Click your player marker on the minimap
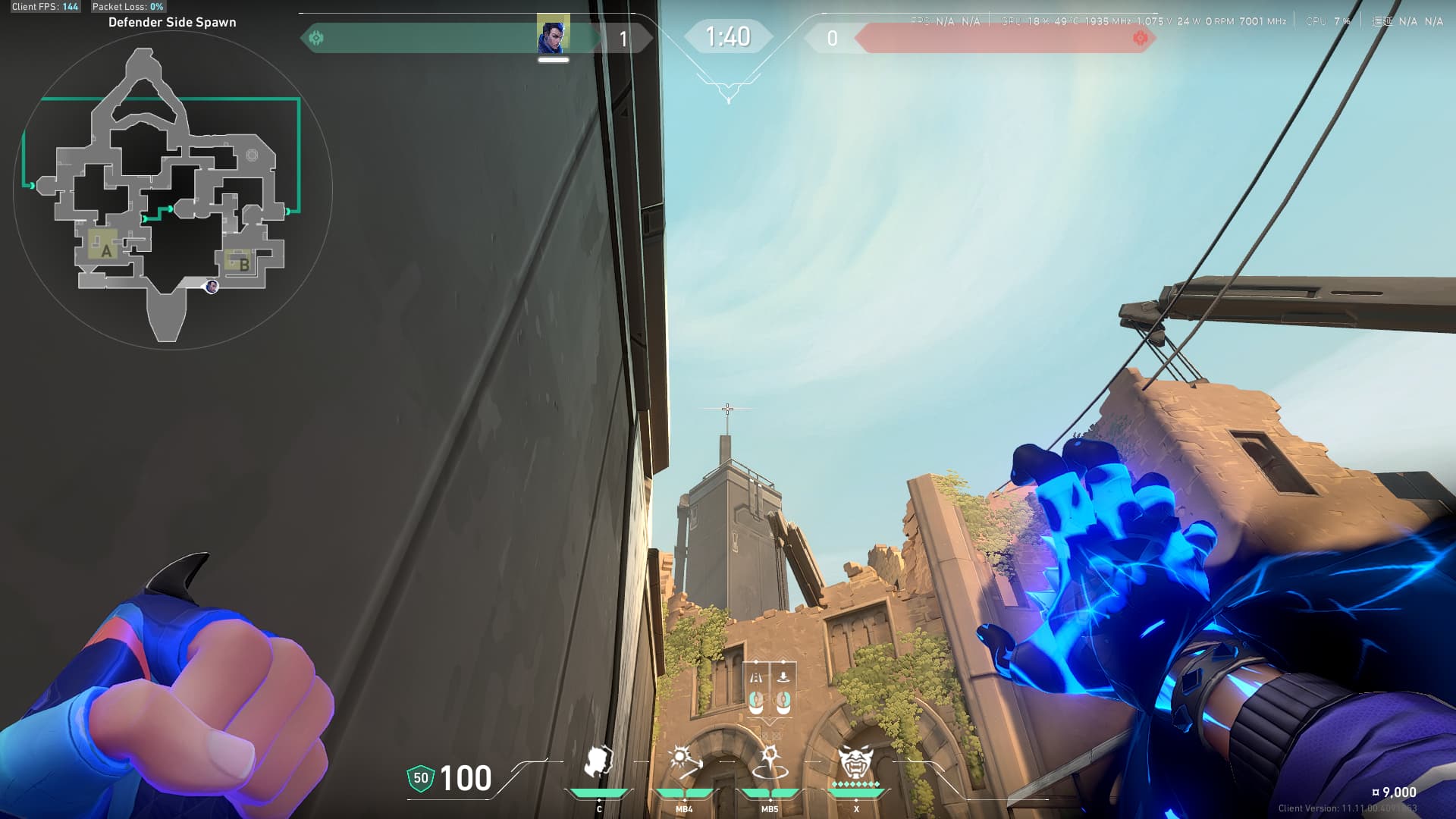Screen dimensions: 1456x819 212,286
